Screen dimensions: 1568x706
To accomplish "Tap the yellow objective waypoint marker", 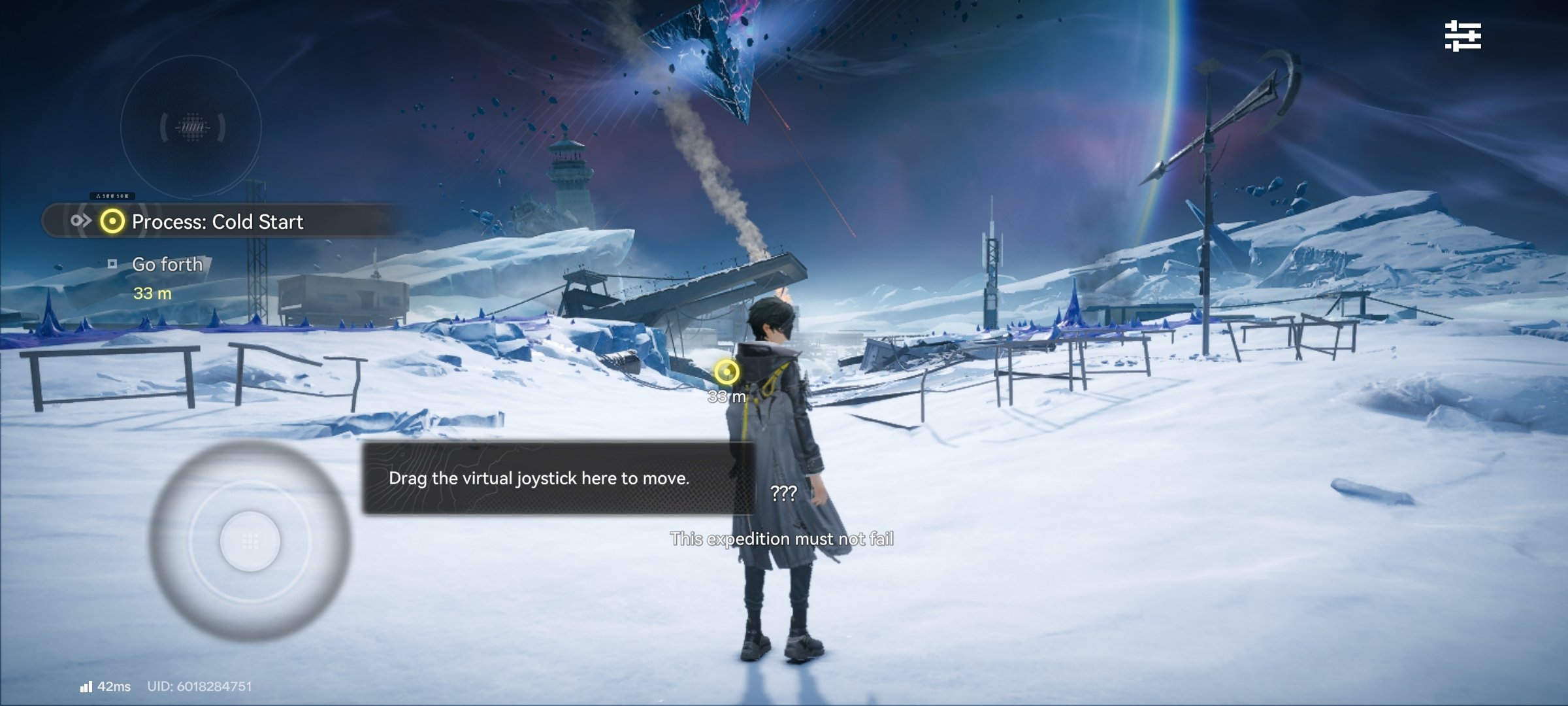I will 726,372.
